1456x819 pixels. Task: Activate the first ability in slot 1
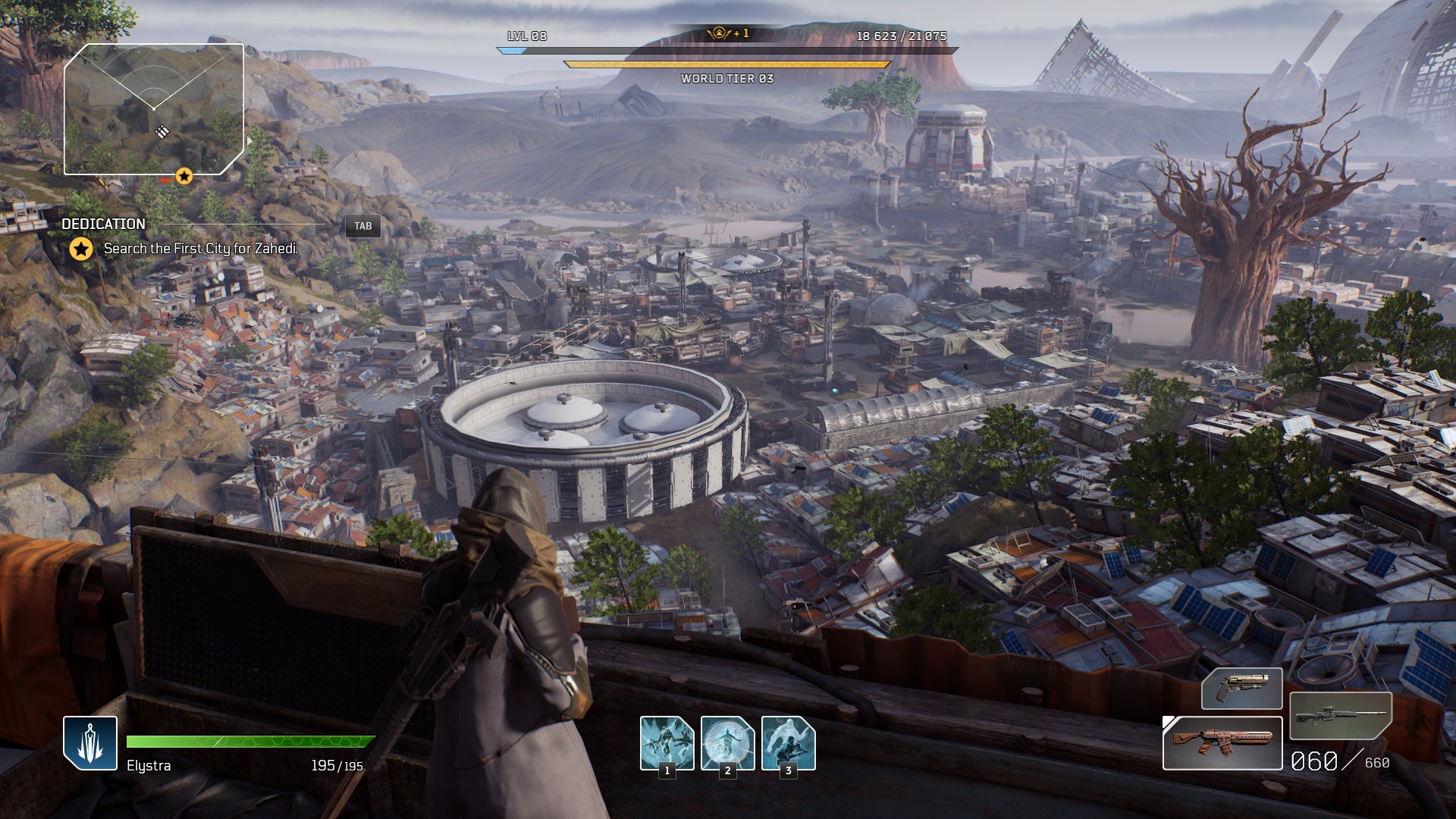click(667, 742)
